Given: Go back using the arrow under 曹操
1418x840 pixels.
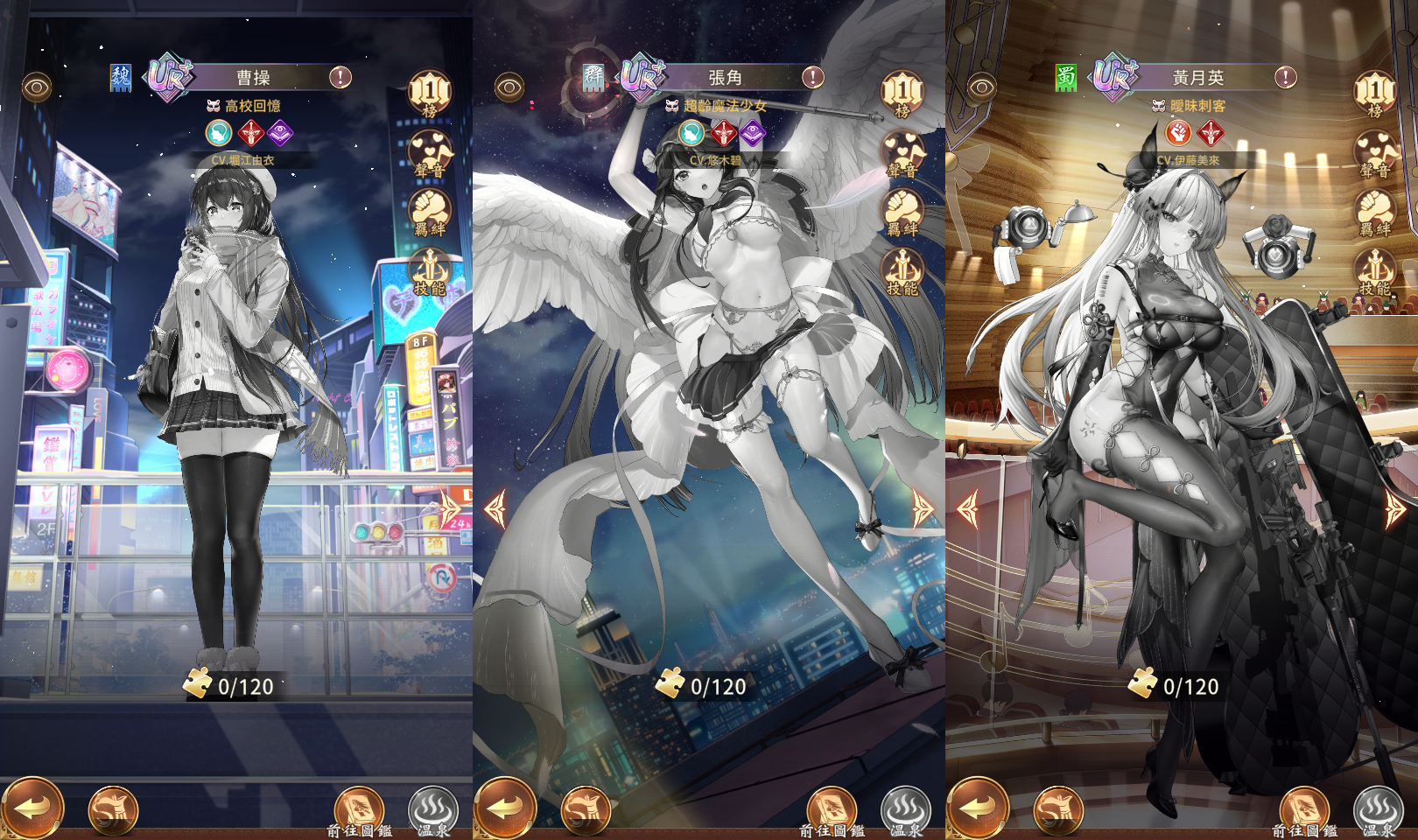Looking at the screenshot, I should point(32,808).
